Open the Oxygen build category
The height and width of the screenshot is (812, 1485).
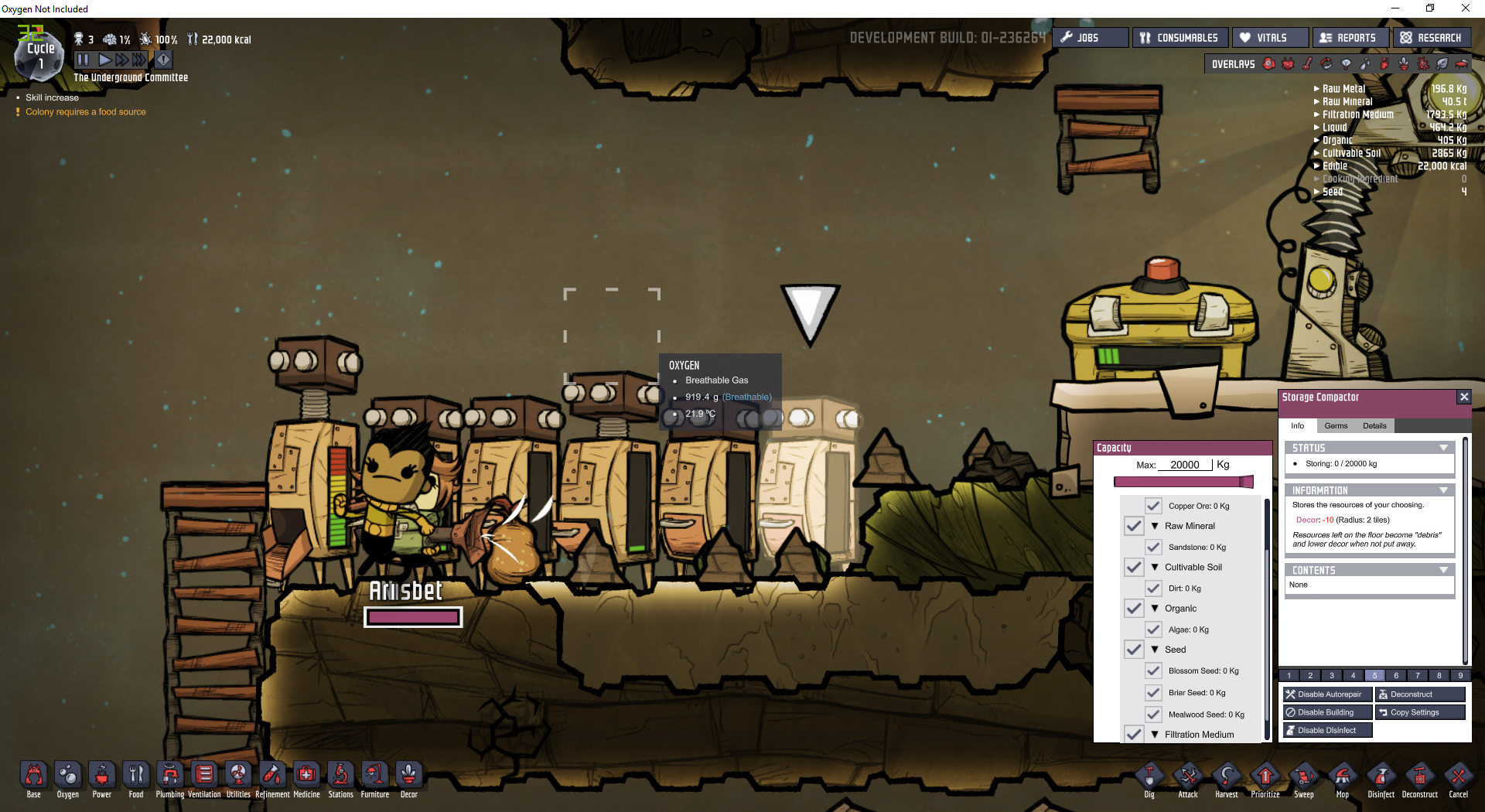pos(68,776)
